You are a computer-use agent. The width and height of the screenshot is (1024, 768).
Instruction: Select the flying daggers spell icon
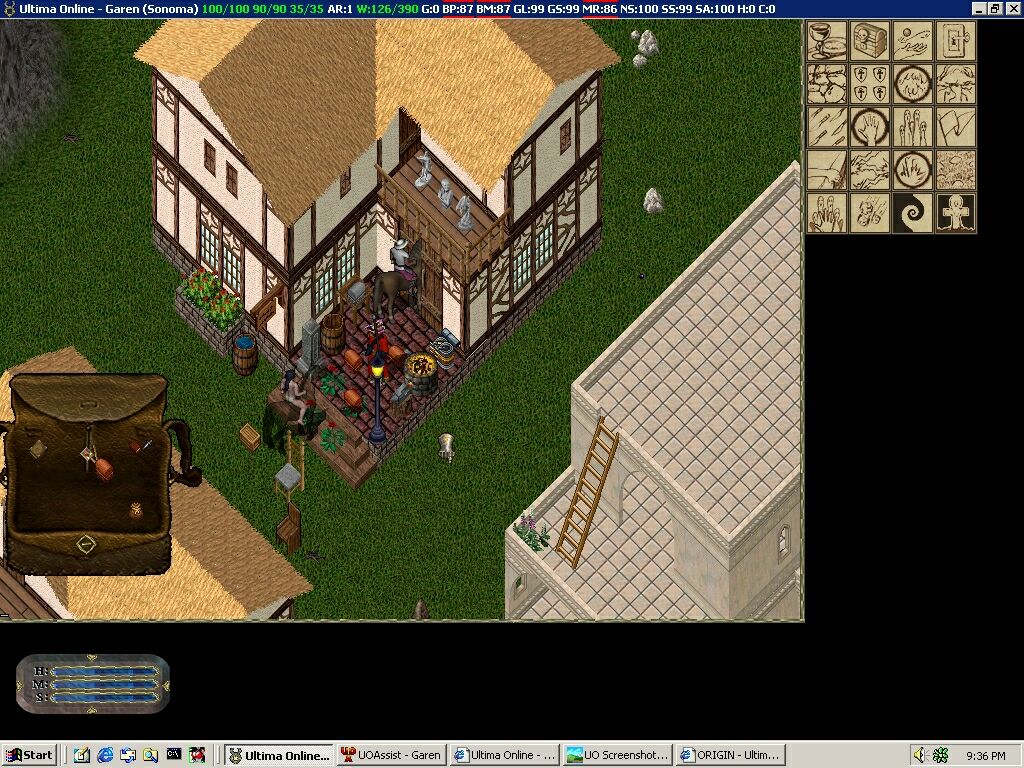tap(827, 127)
